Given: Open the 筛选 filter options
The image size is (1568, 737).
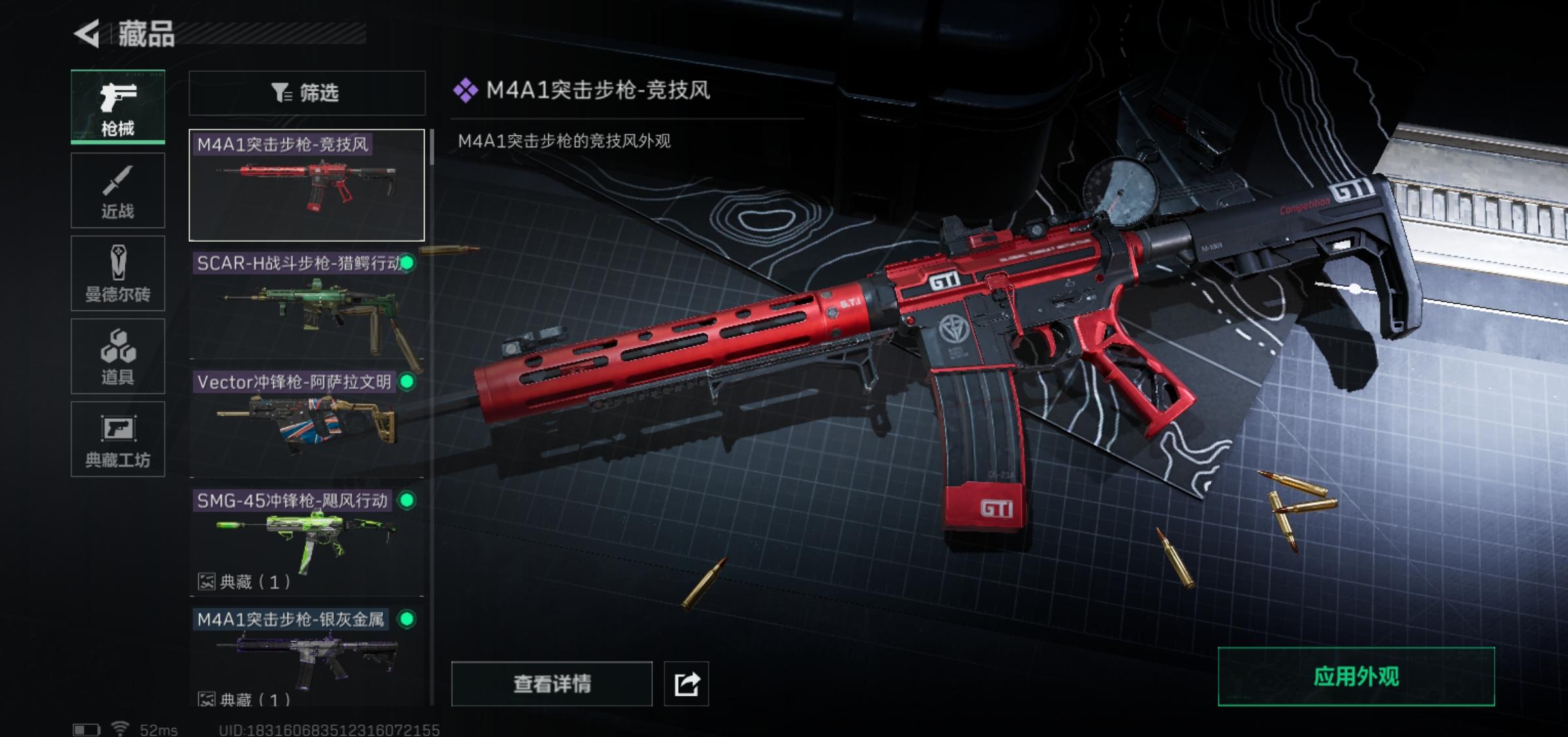Looking at the screenshot, I should coord(306,93).
